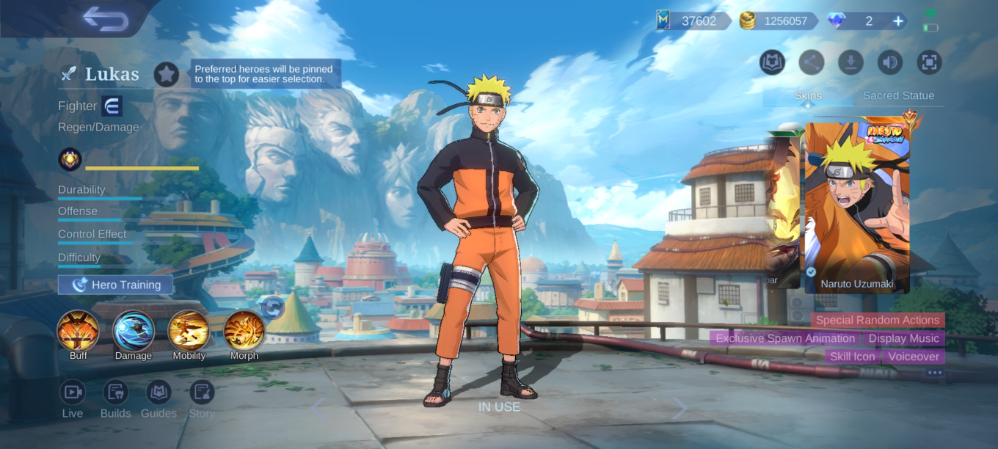998x449 pixels.
Task: Switch to the Sacred Statue tab
Action: pos(898,96)
